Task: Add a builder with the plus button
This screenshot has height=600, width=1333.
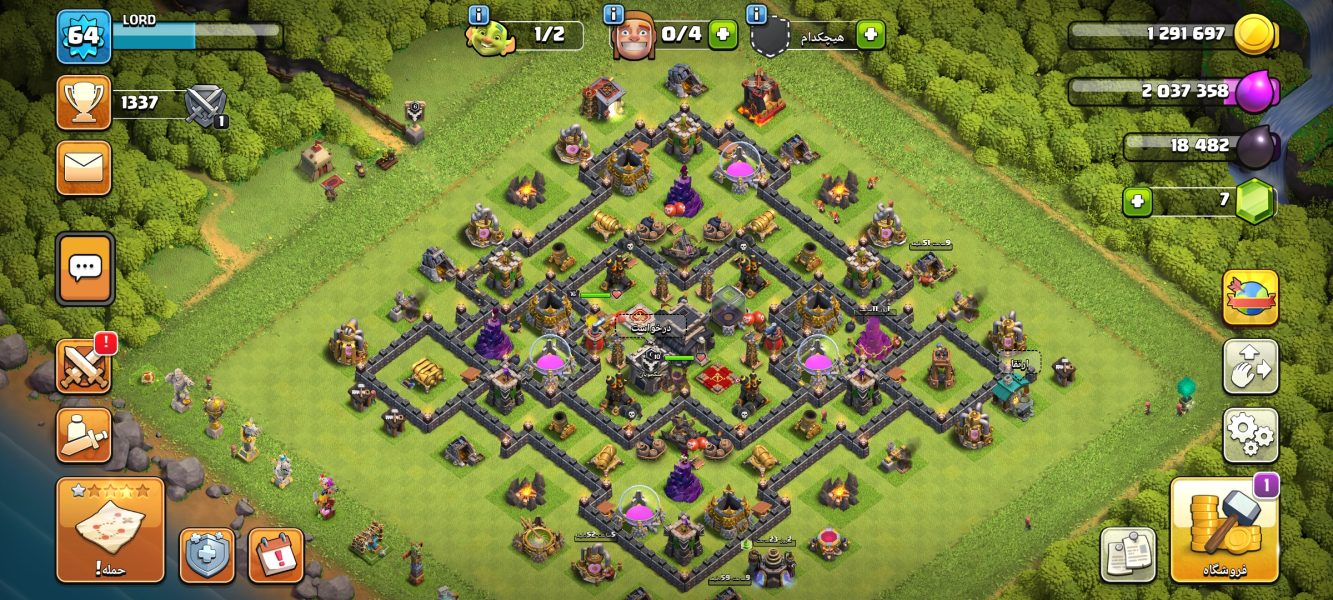Action: (x=722, y=35)
